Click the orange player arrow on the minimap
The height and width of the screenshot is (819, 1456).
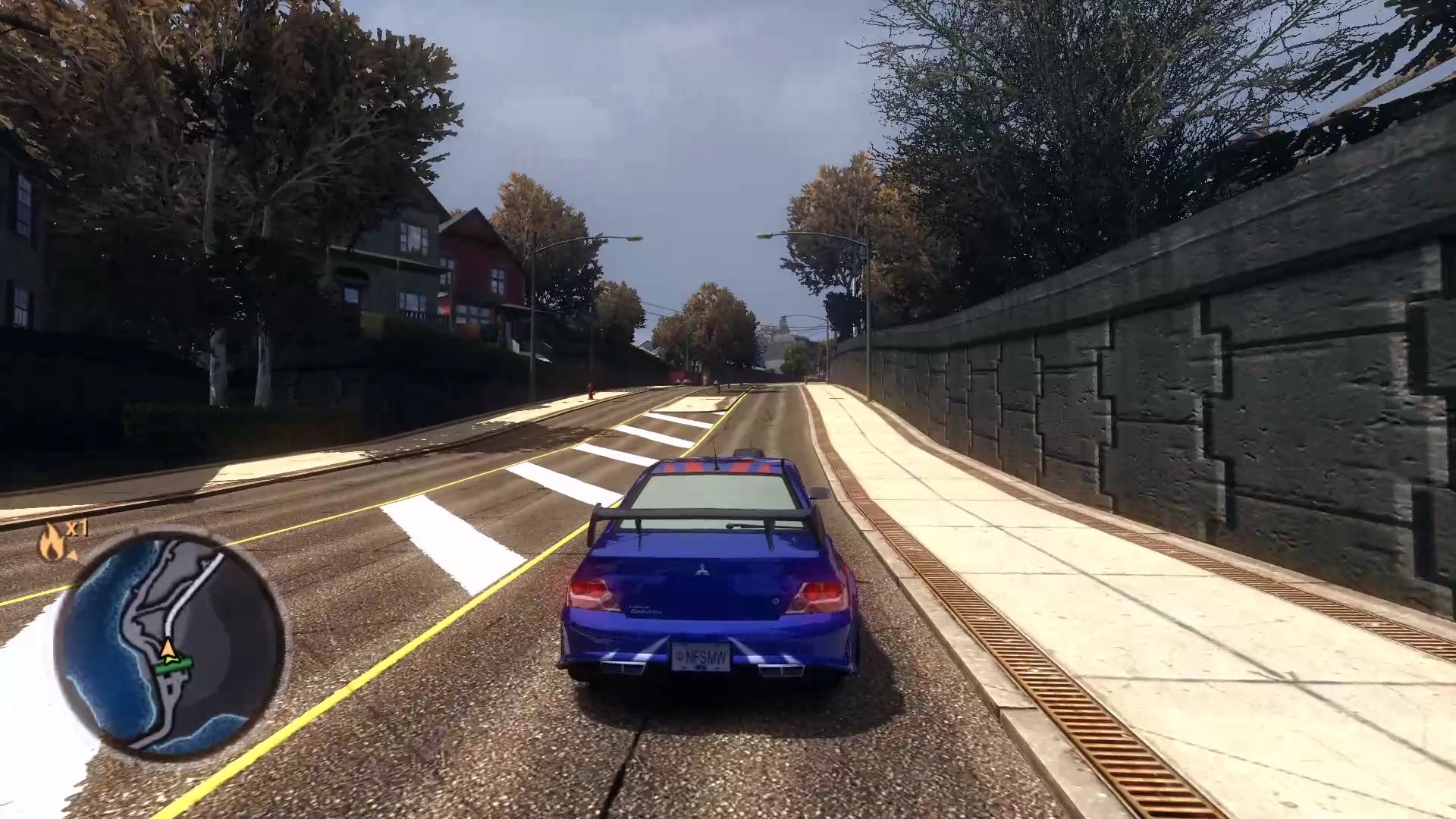click(x=168, y=648)
